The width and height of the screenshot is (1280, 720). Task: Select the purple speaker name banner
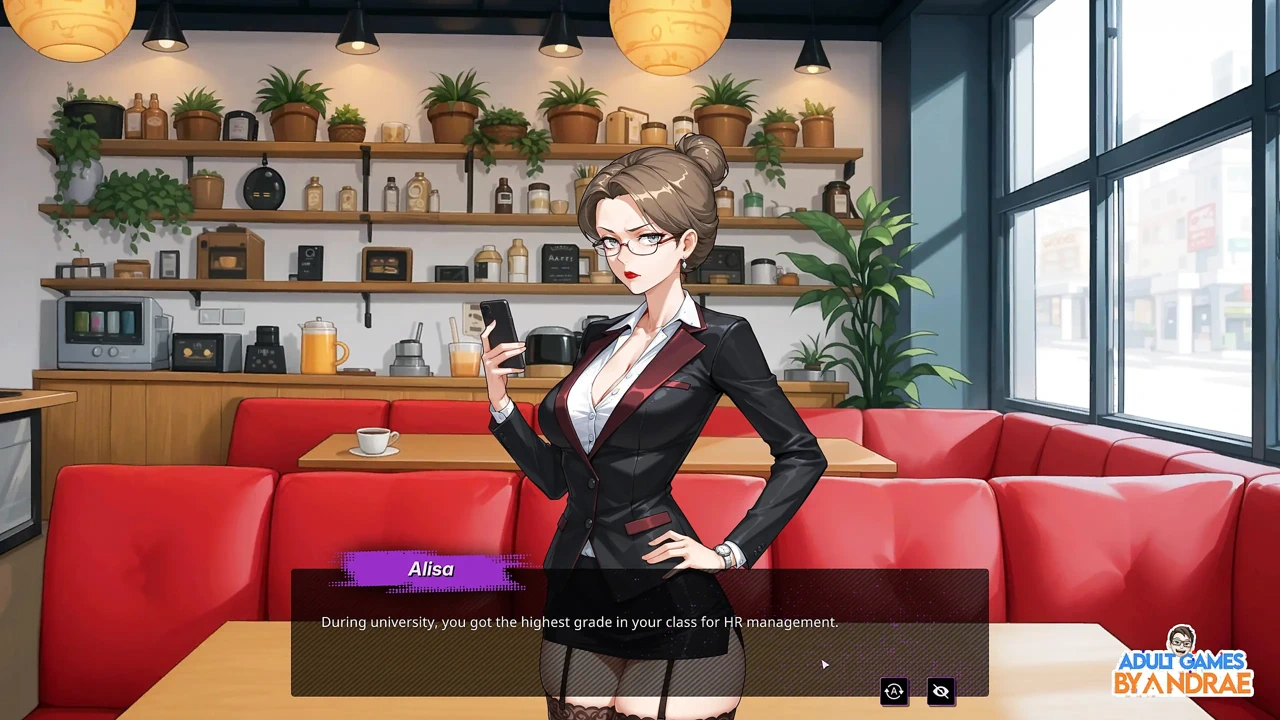430,569
